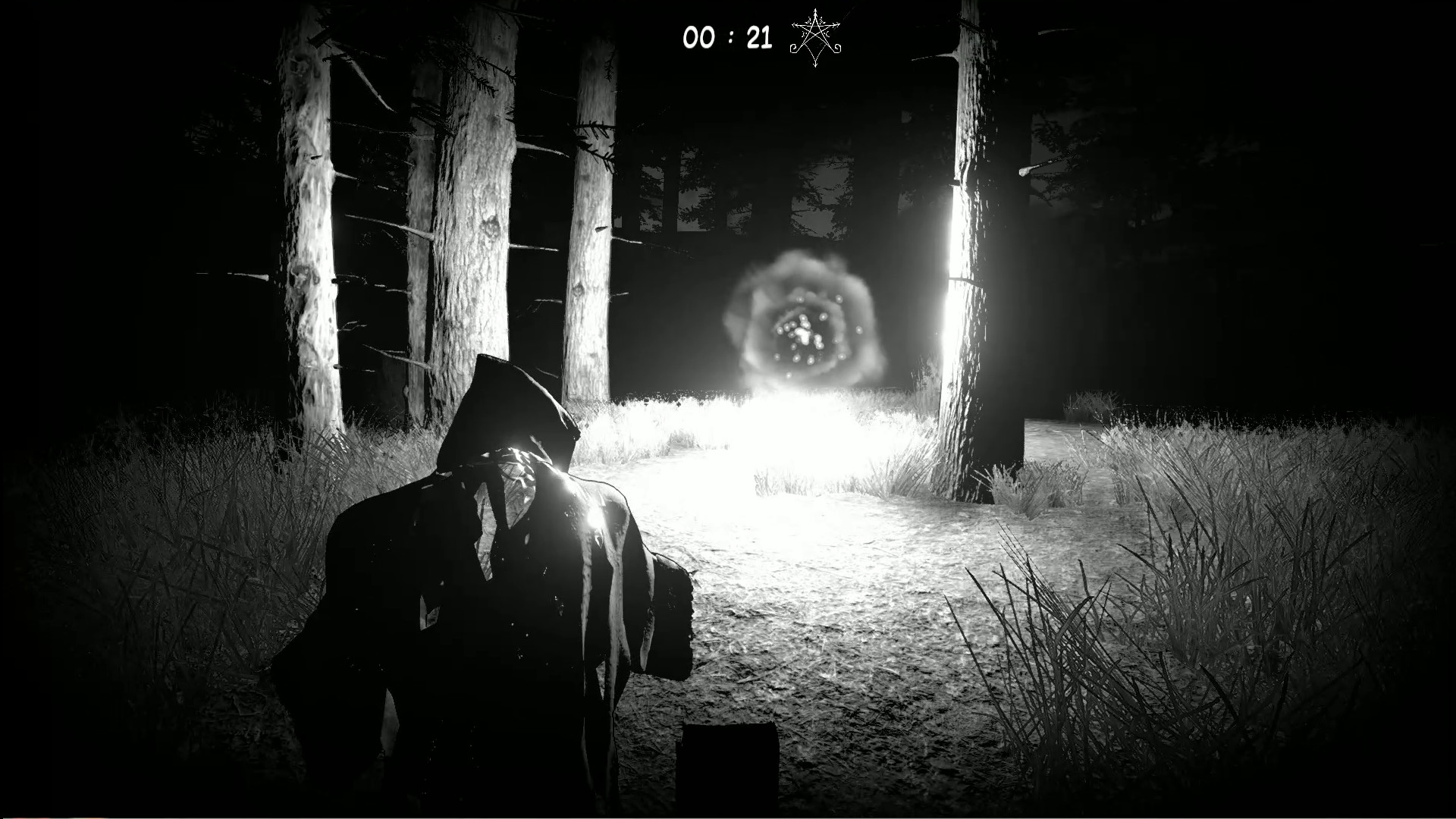Click the top arrow point of the sigil

(x=815, y=10)
